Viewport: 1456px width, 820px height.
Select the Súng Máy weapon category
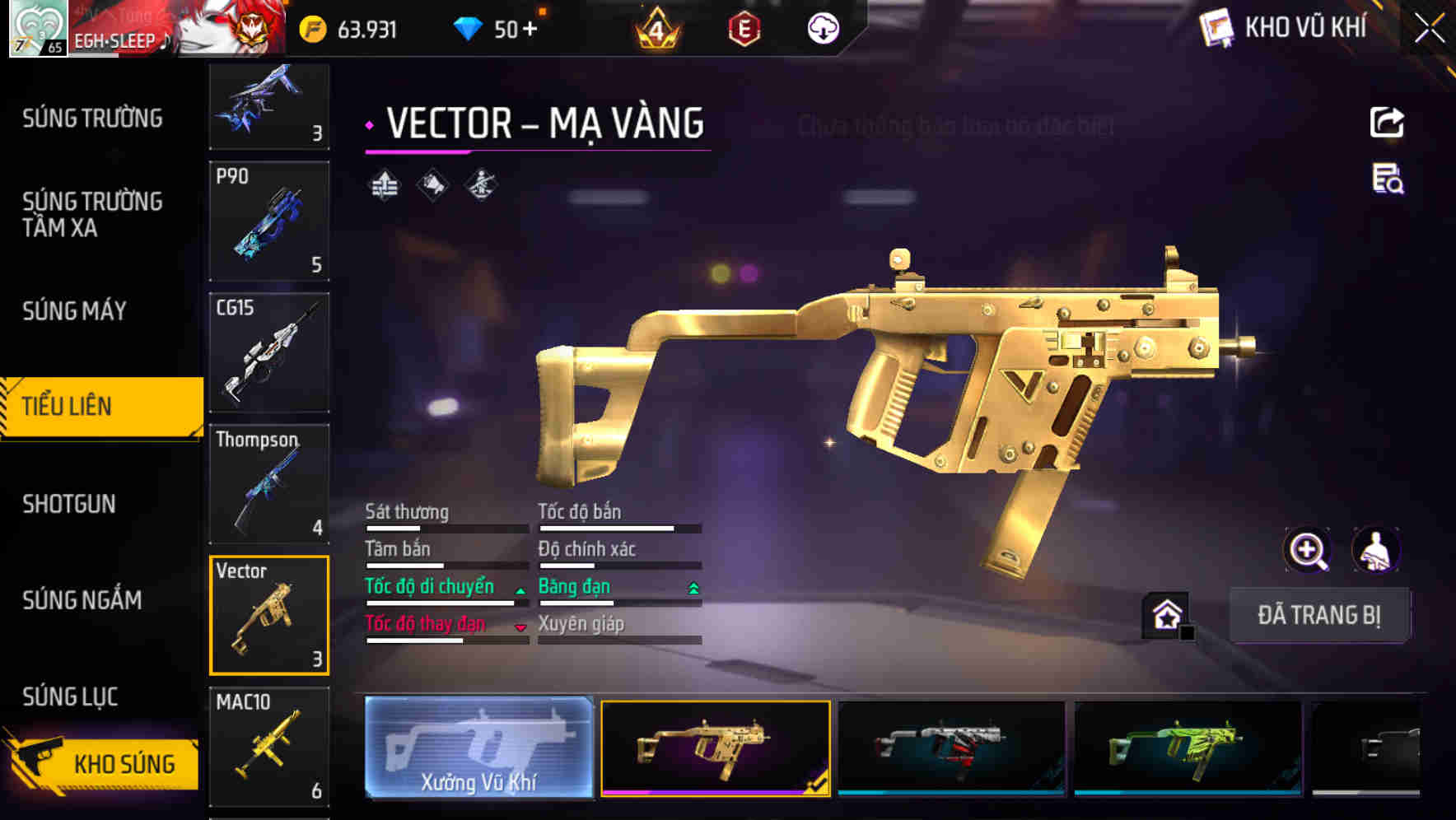[75, 311]
